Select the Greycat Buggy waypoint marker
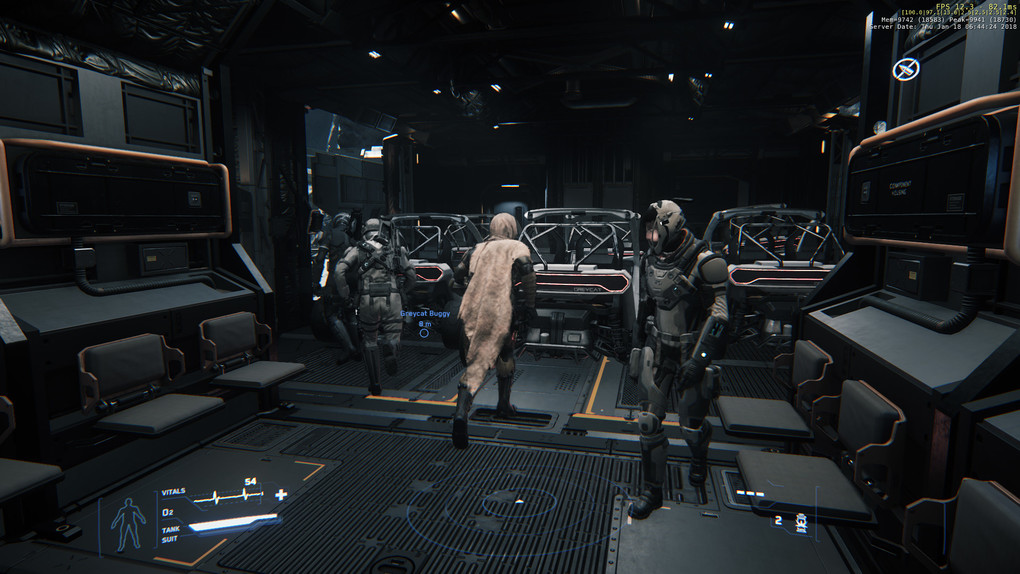 (x=425, y=332)
